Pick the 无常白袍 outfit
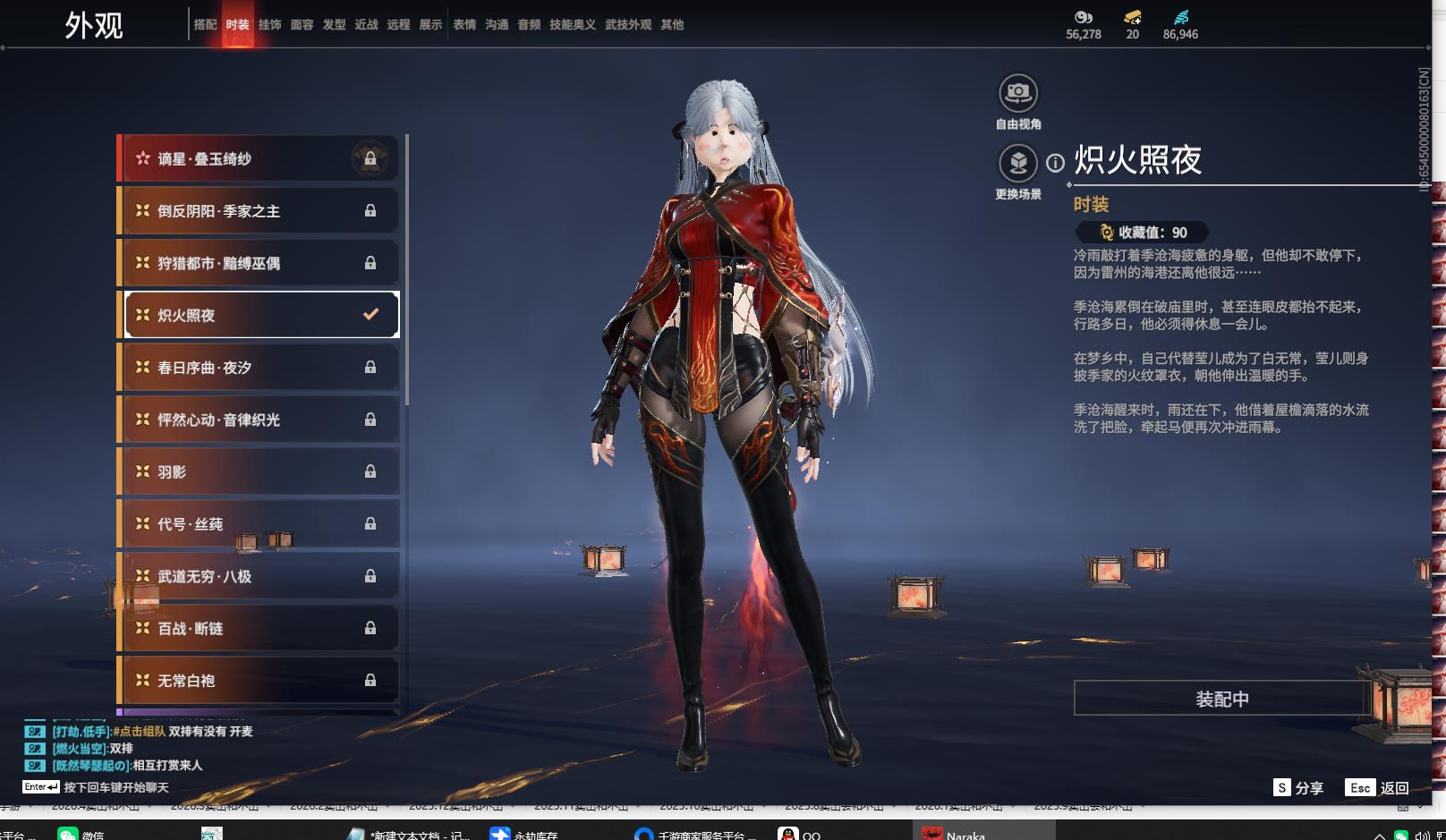This screenshot has height=840, width=1446. tap(259, 681)
